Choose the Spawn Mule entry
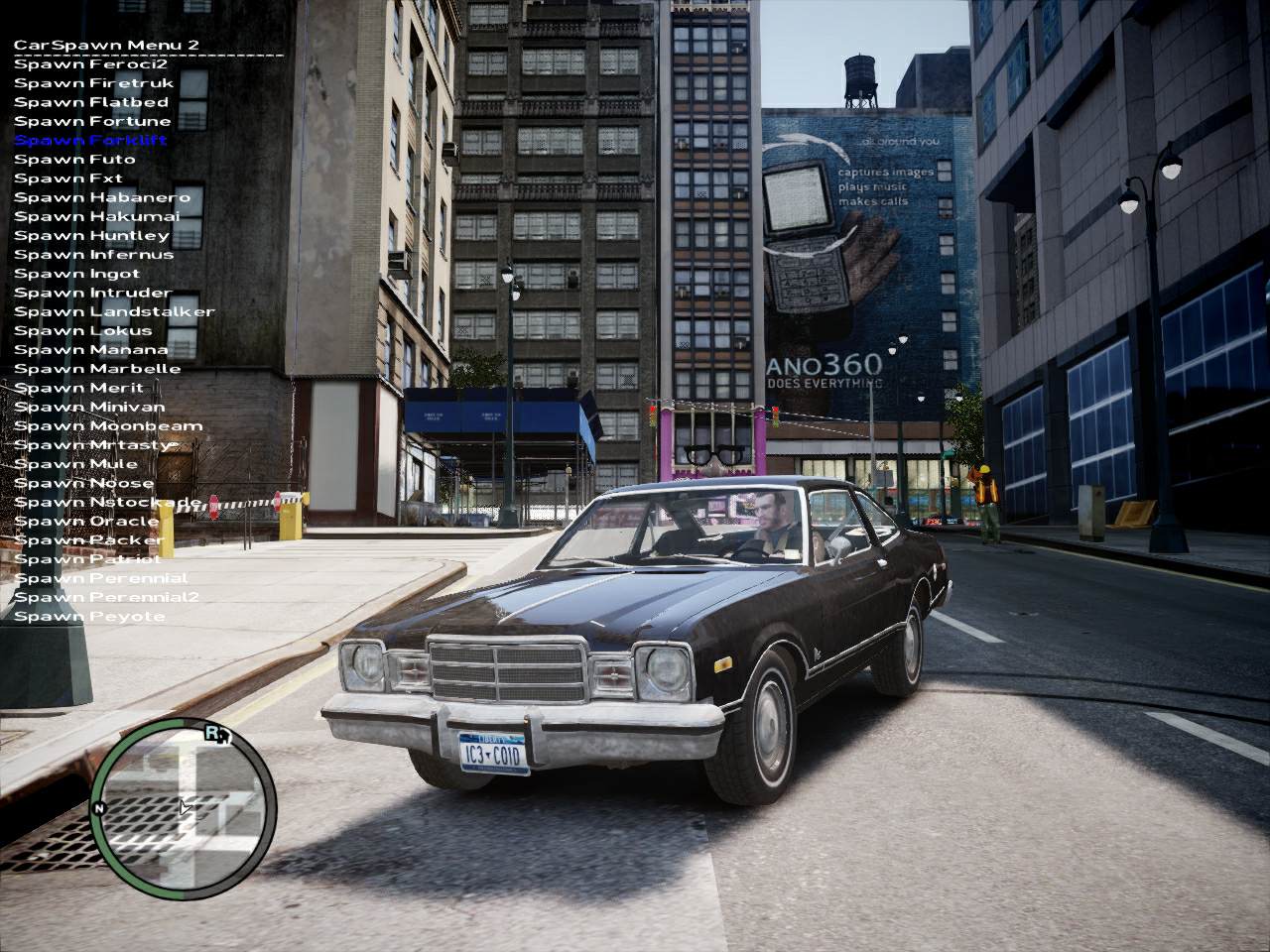Viewport: 1270px width, 952px height. [x=75, y=464]
